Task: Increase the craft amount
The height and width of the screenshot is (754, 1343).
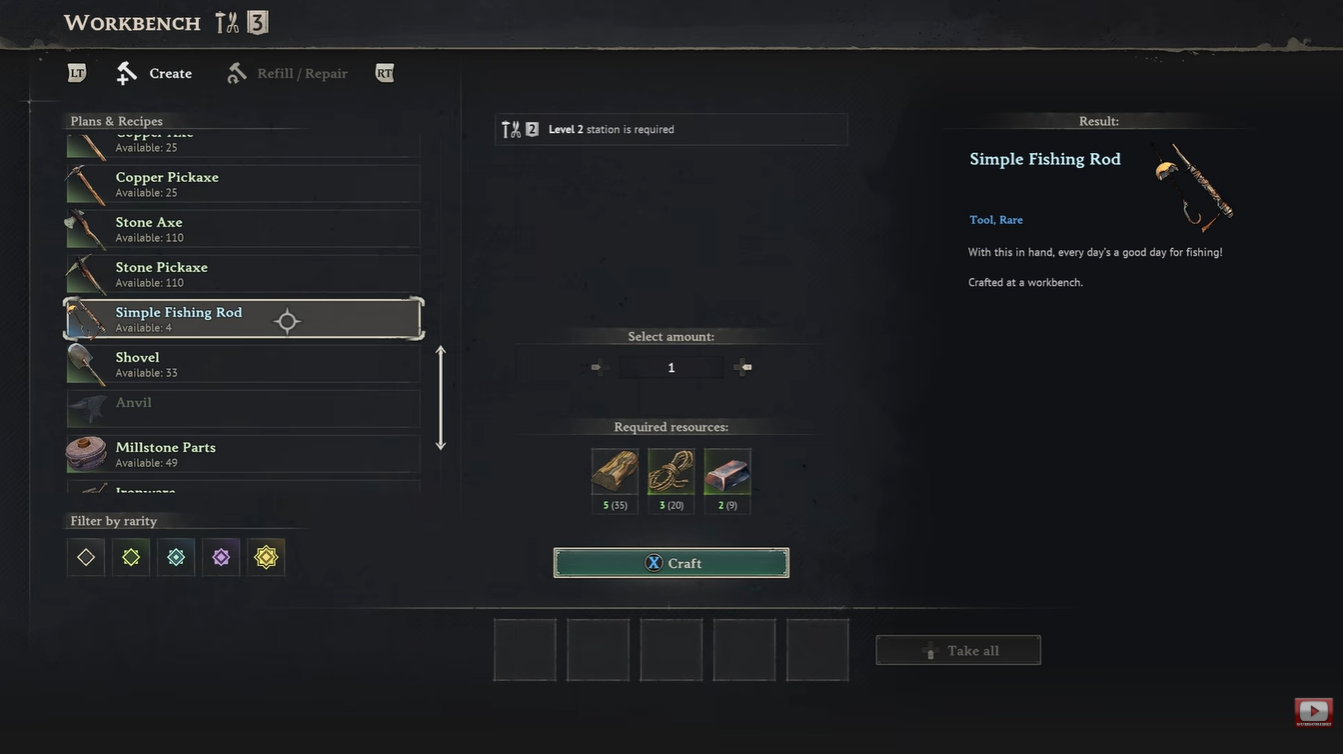Action: point(743,367)
